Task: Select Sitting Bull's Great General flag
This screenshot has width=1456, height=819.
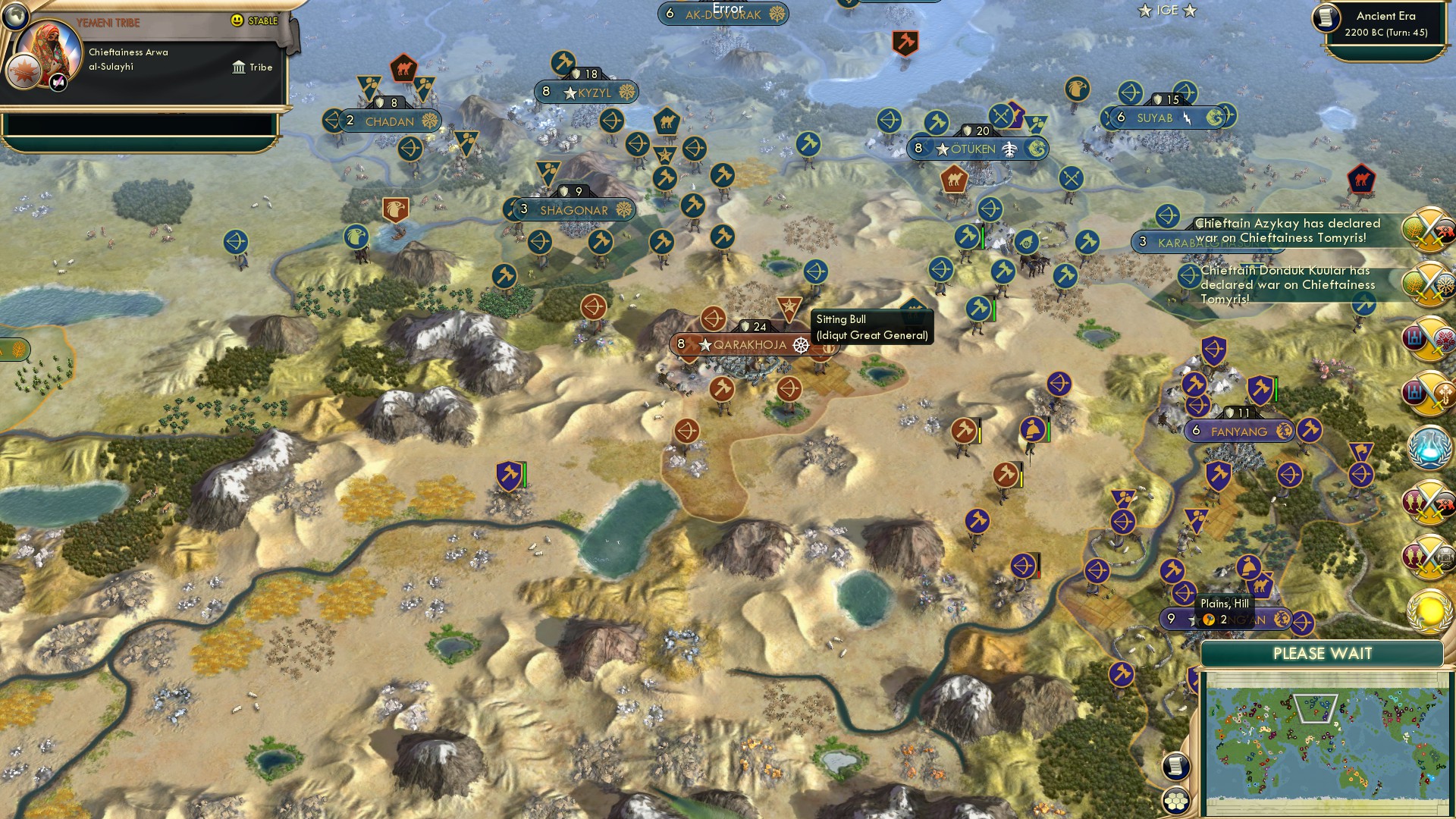Action: [x=791, y=307]
